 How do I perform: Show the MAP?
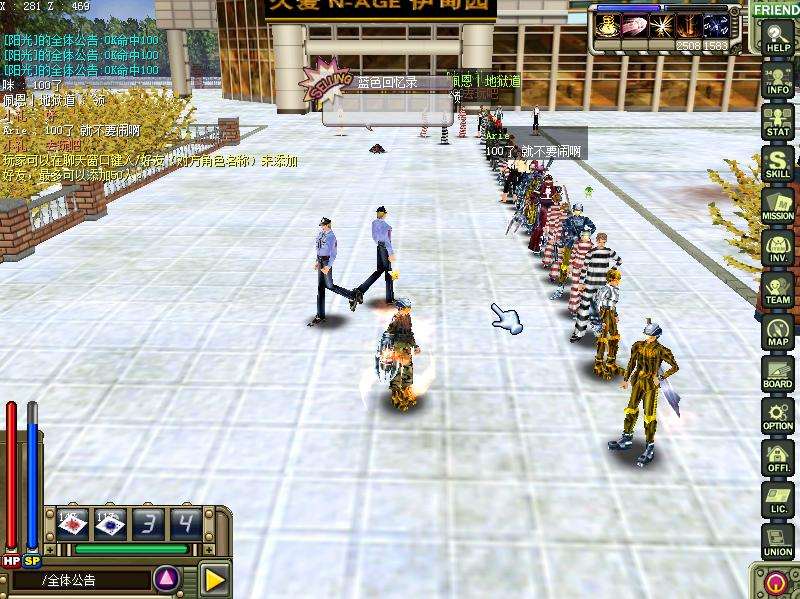coord(777,331)
